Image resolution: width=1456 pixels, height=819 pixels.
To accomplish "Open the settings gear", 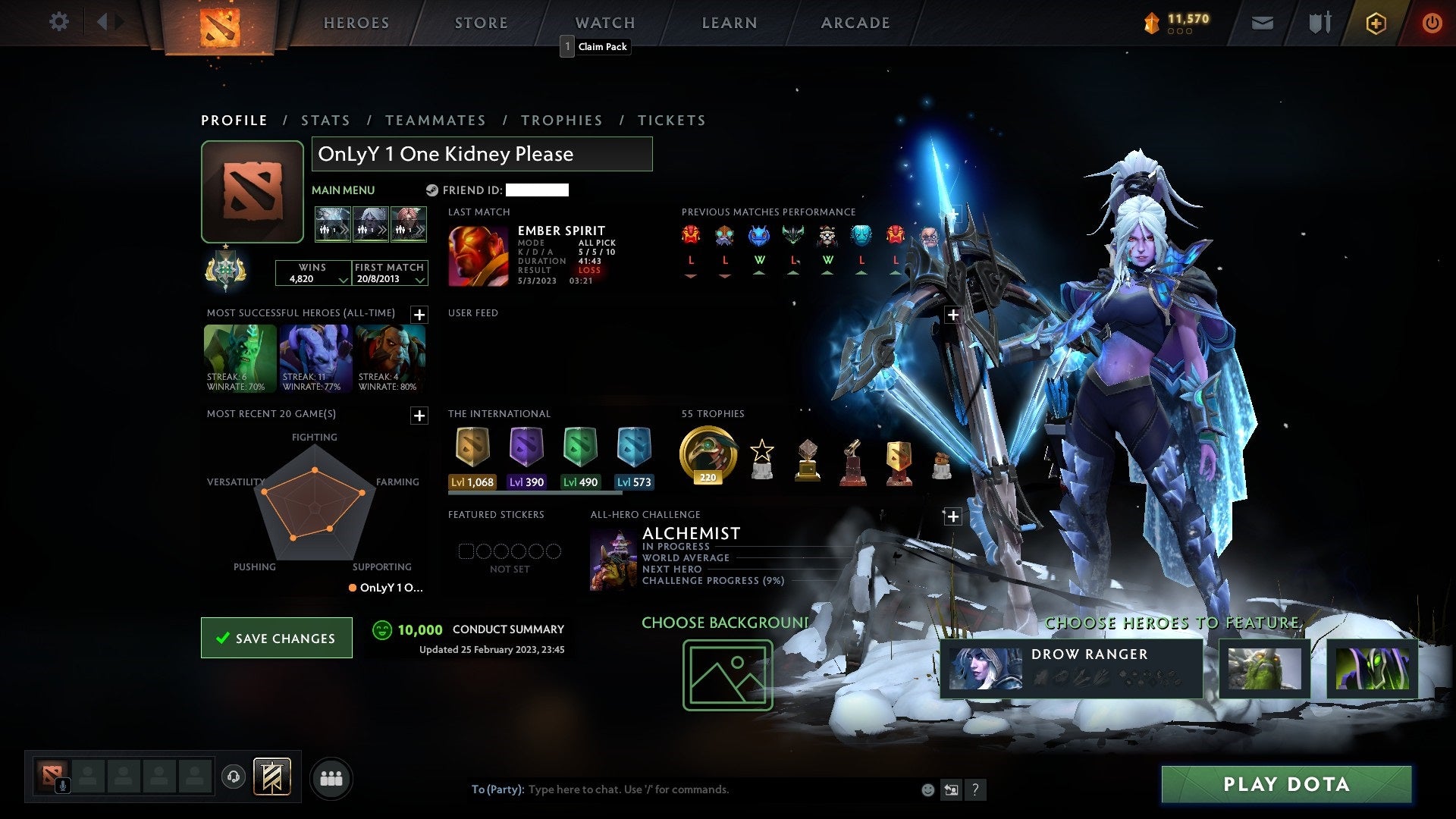I will 58,22.
